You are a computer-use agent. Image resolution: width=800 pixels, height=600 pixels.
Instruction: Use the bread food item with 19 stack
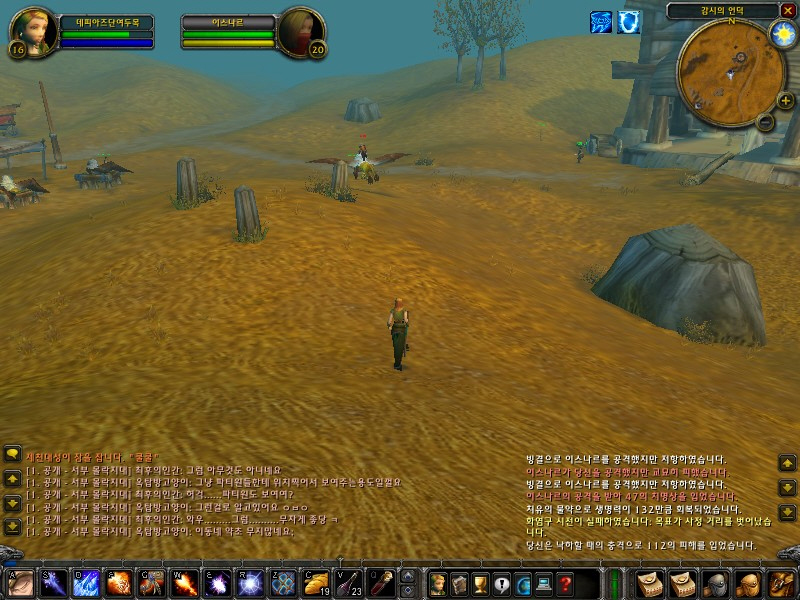click(x=317, y=583)
